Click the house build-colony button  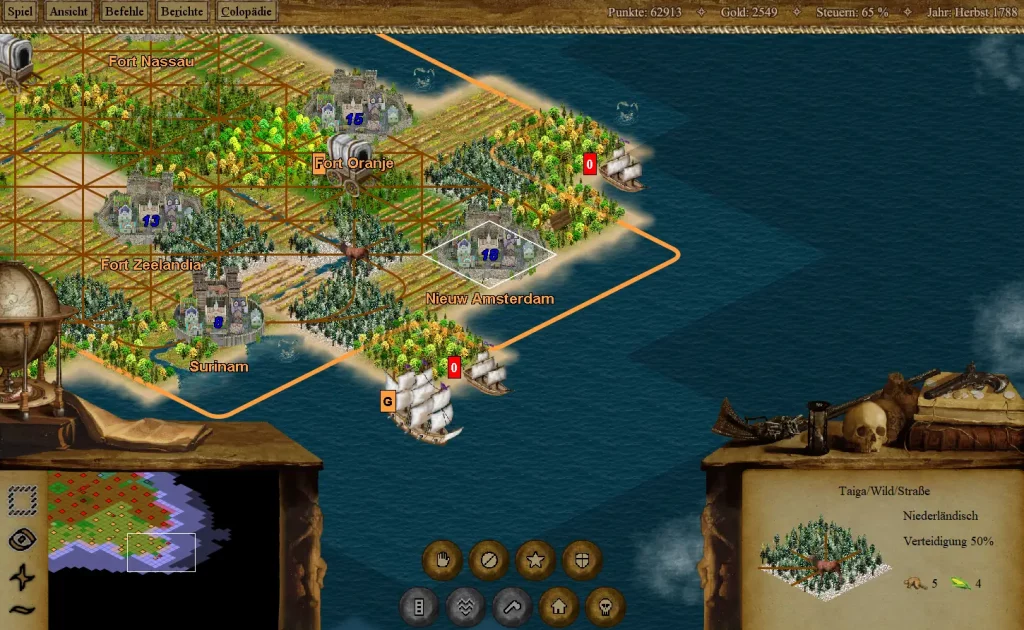559,606
